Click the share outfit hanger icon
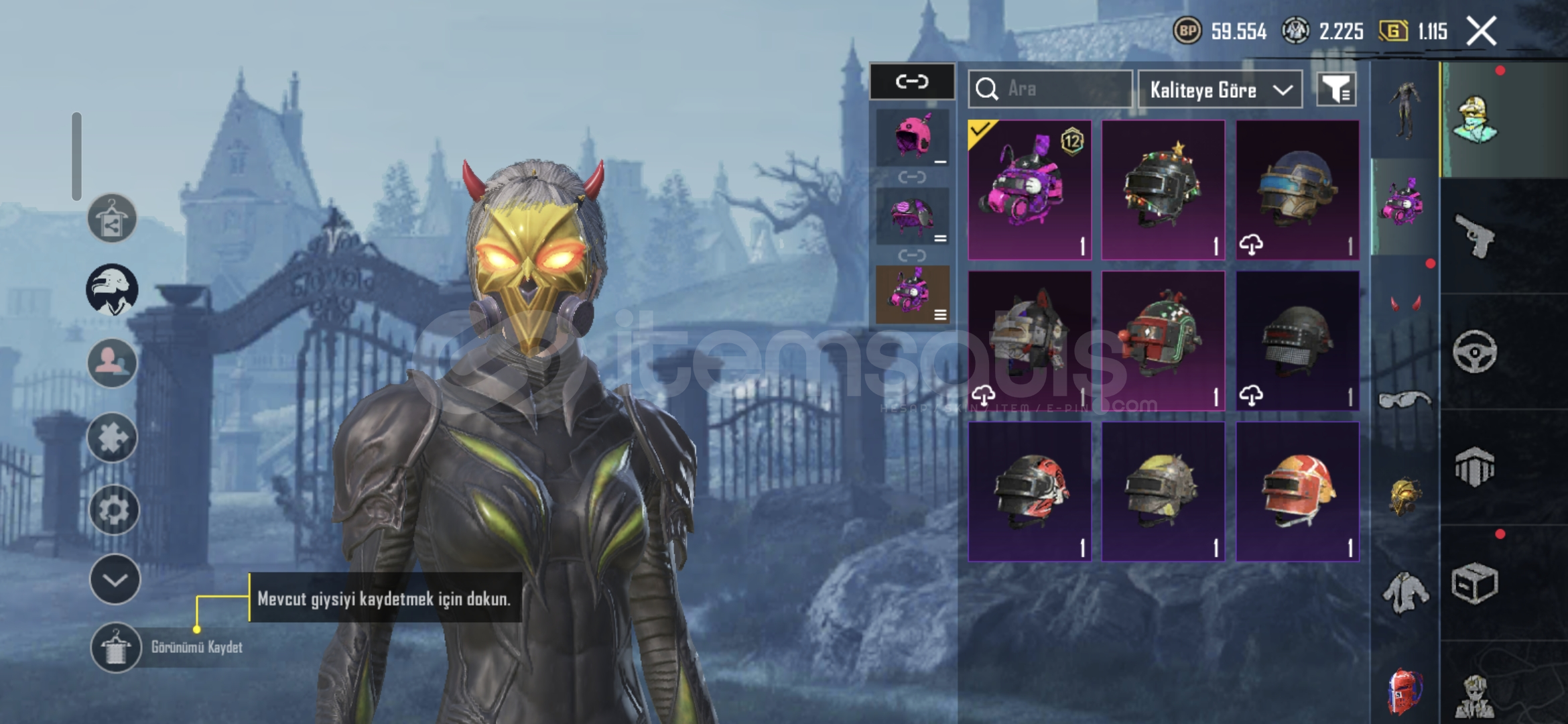Image resolution: width=1568 pixels, height=724 pixels. click(x=112, y=219)
